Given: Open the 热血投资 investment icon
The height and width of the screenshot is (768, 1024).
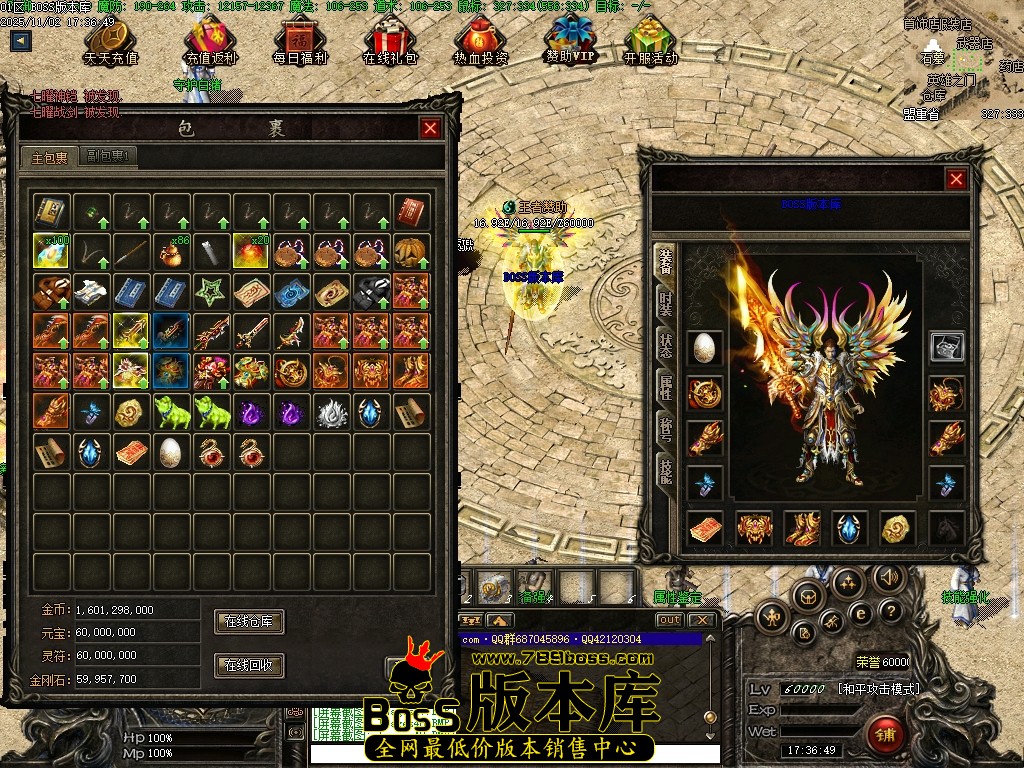Looking at the screenshot, I should [480, 42].
